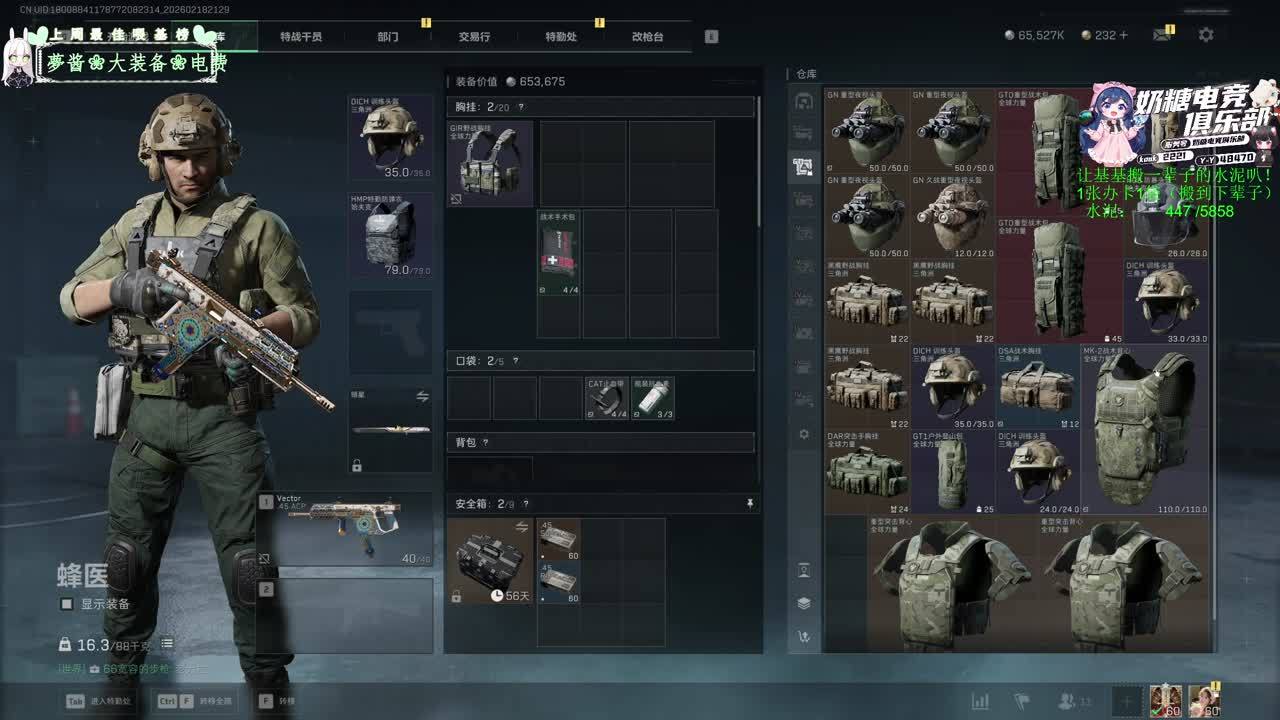Switch to the 特战干员 tab
The height and width of the screenshot is (720, 1280).
point(301,37)
